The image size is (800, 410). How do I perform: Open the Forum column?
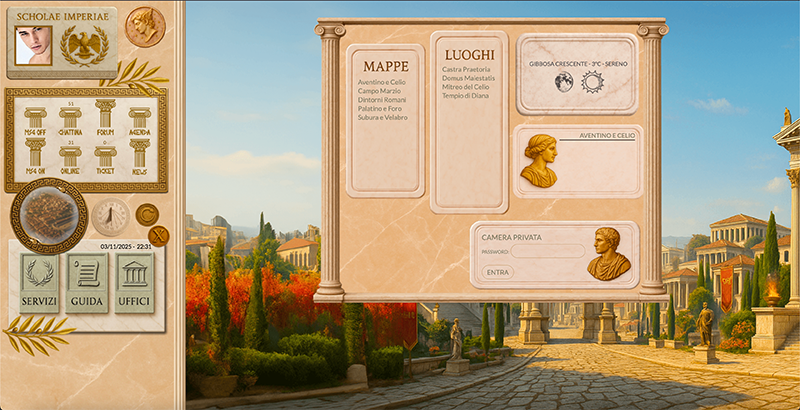[x=105, y=116]
